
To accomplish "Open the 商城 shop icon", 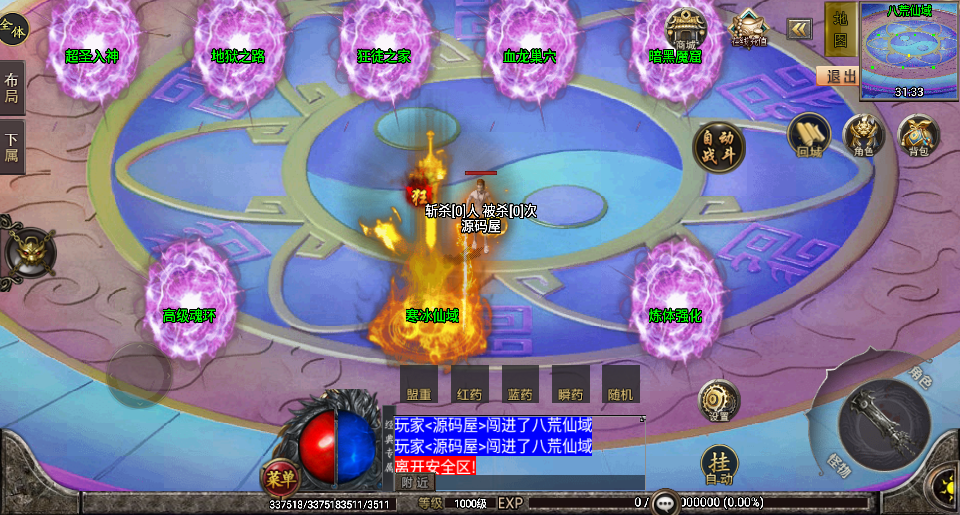I will pos(686,28).
